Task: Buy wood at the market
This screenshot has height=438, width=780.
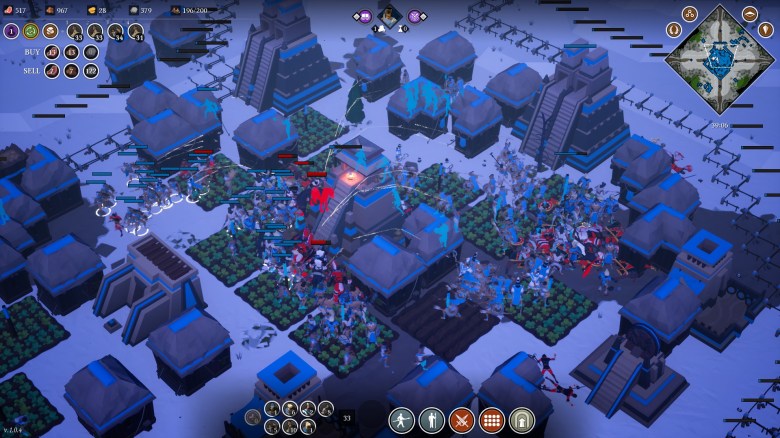Action: pyautogui.click(x=71, y=52)
